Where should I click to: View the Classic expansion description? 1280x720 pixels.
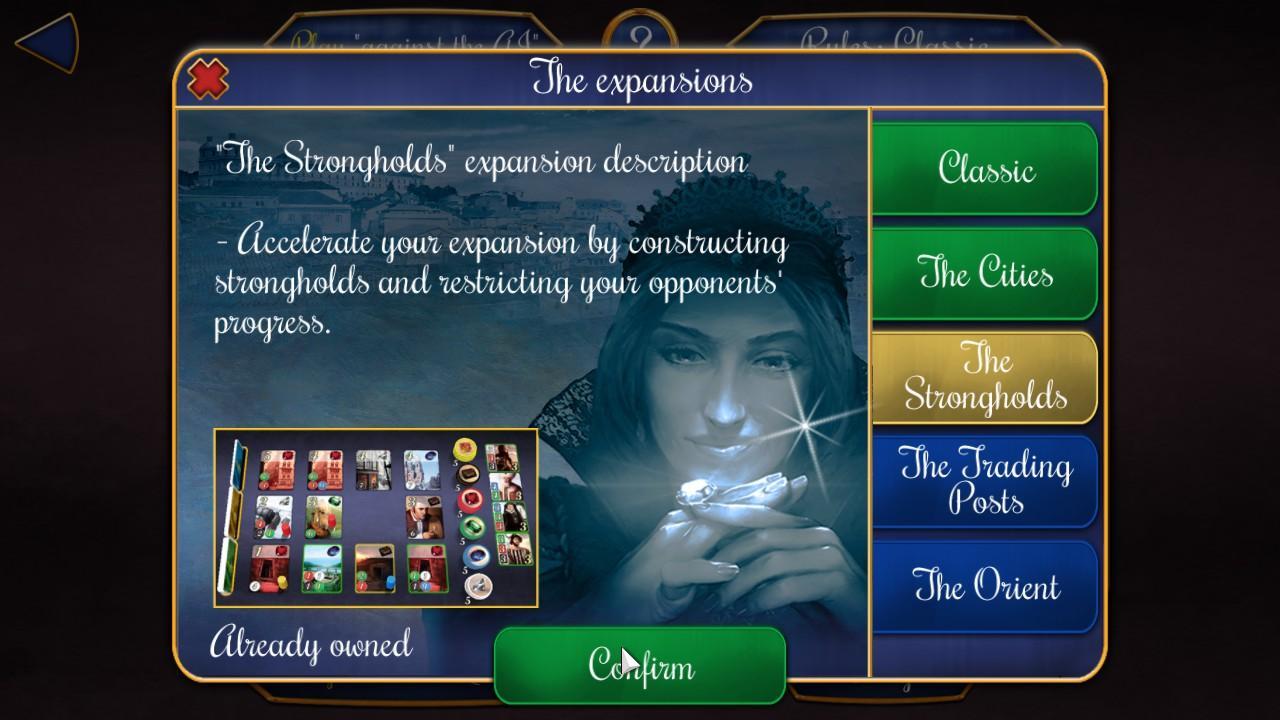(986, 169)
